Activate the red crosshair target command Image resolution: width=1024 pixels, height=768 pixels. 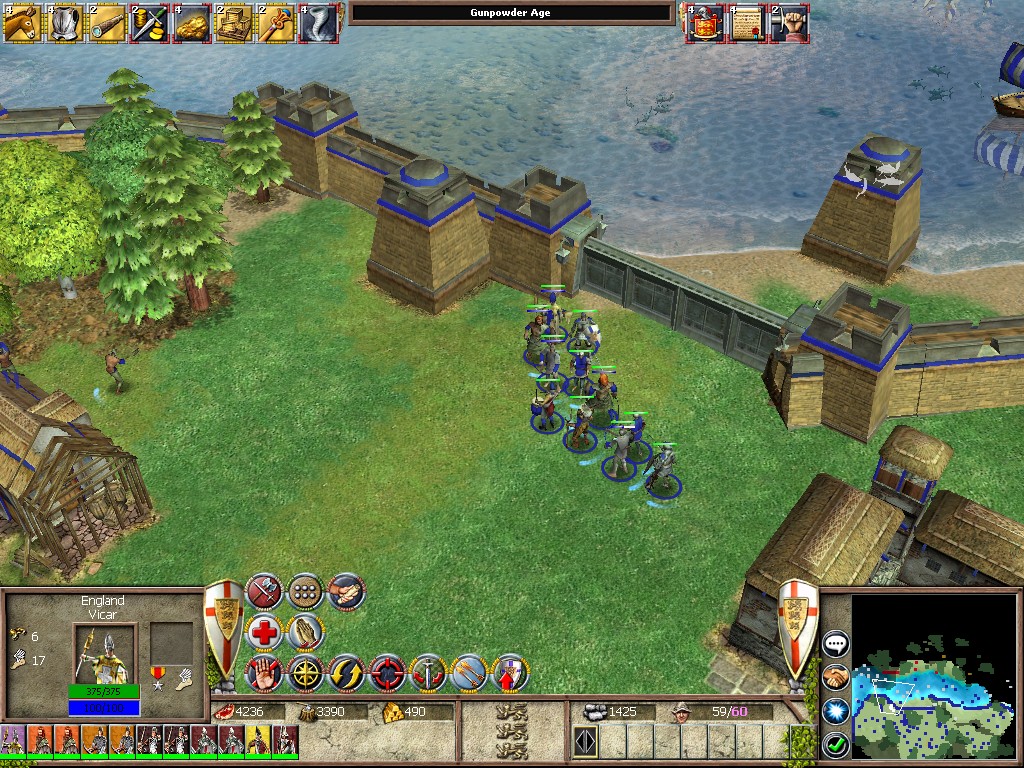point(387,673)
